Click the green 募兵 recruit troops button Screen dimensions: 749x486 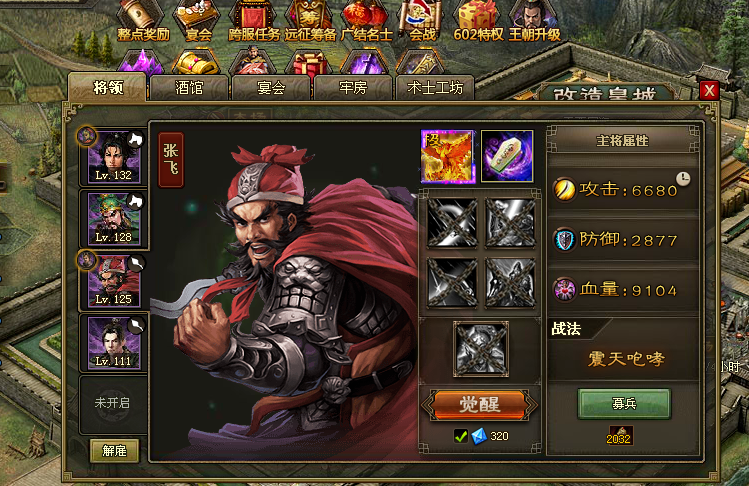pos(624,404)
